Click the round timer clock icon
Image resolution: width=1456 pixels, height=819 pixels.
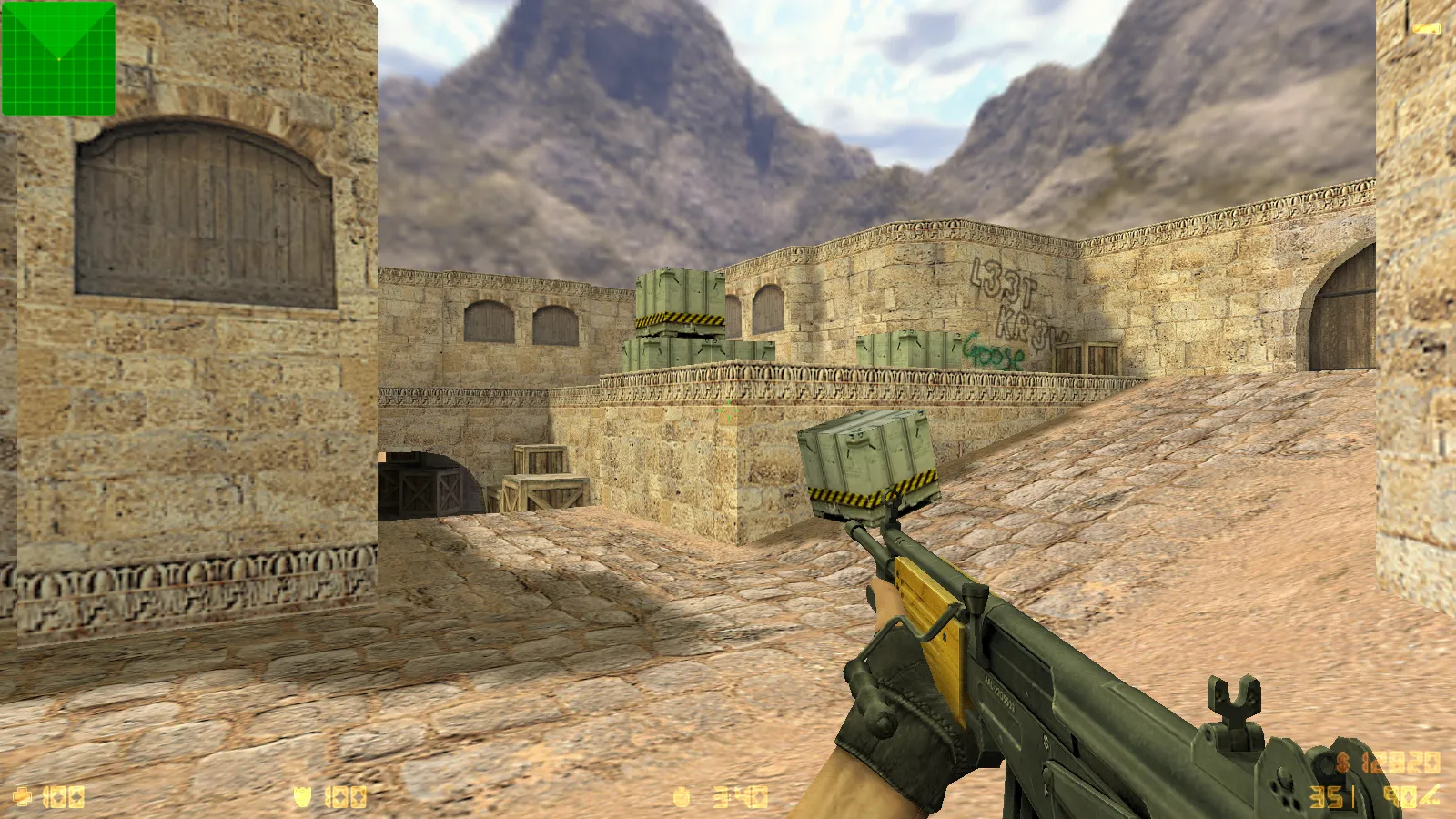coord(682,798)
